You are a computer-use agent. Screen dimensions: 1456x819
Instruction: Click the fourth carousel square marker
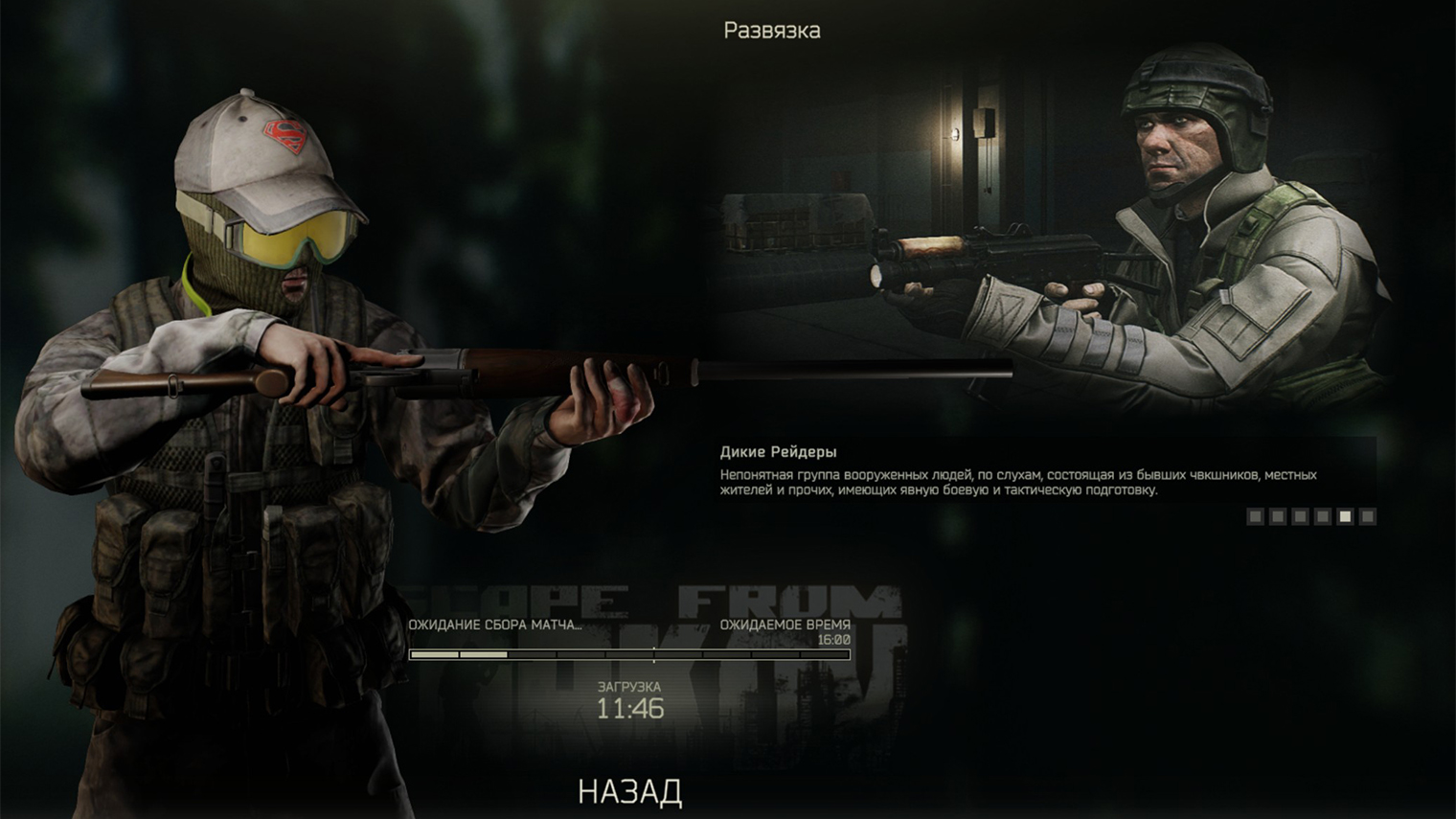tap(1324, 516)
